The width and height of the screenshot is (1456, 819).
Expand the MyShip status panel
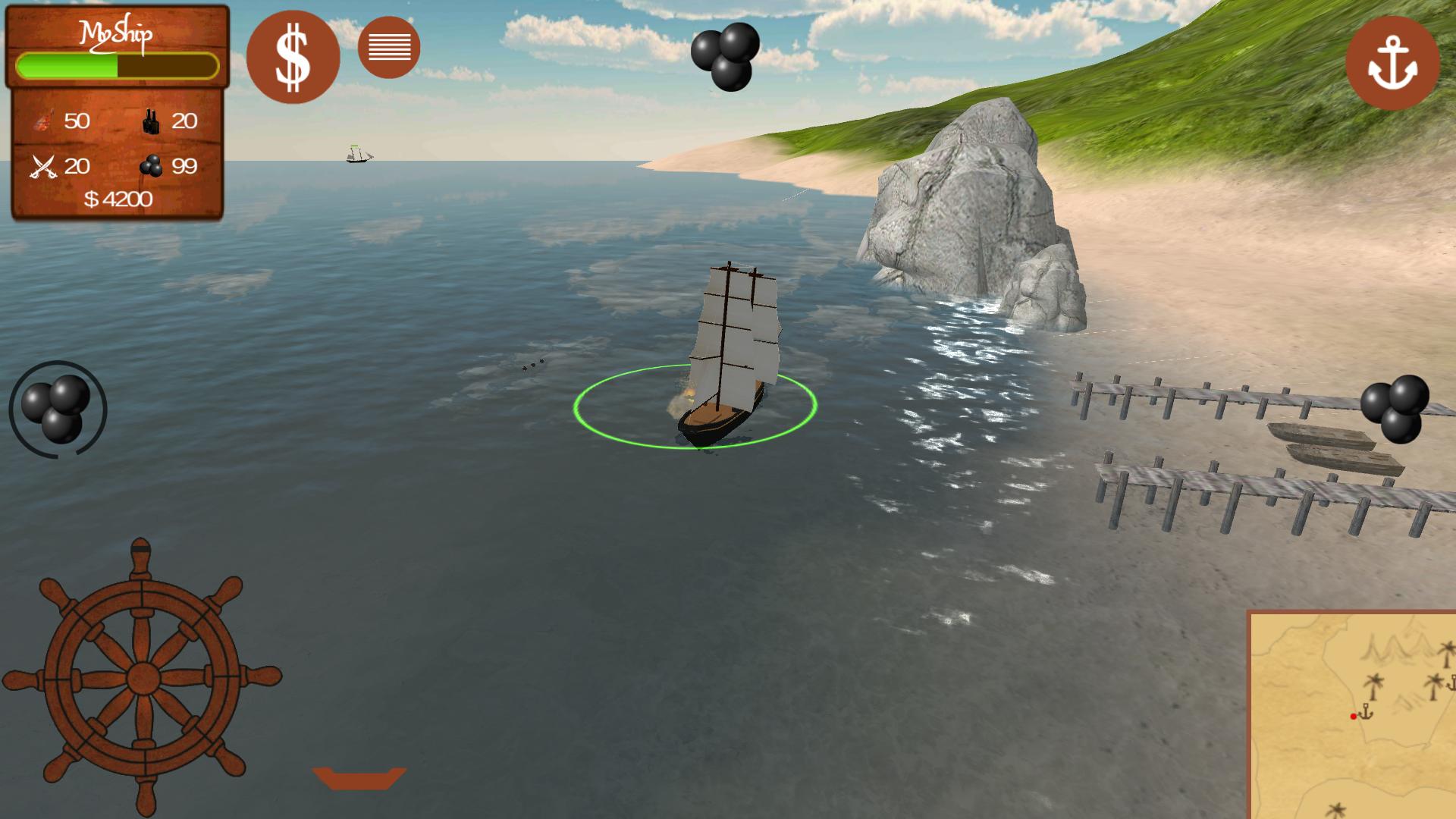tap(118, 114)
